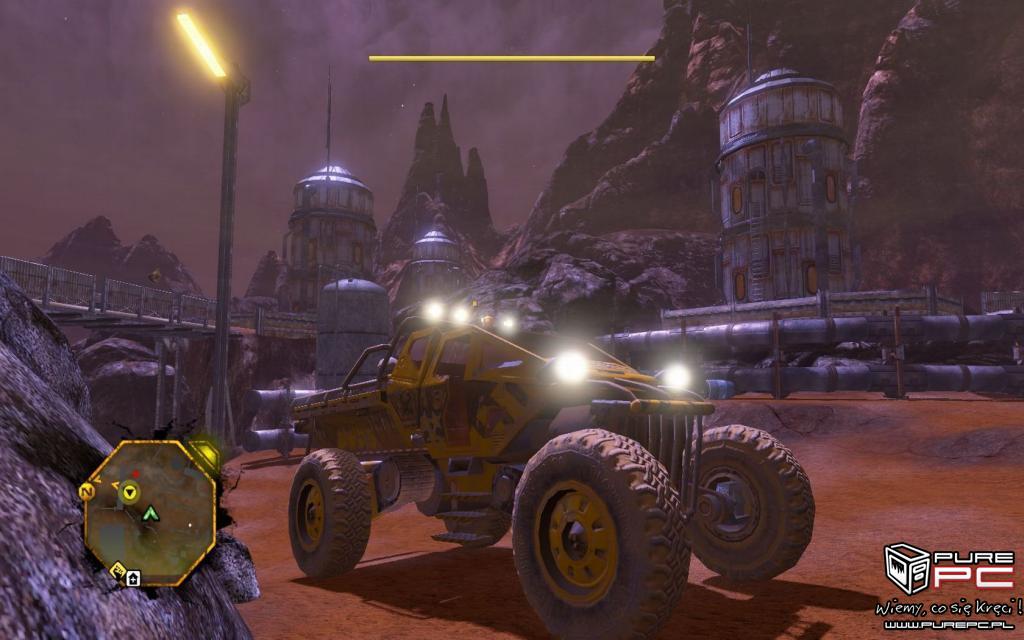The image size is (1024, 640).
Task: Click the north compass indicator on minimap
Action: pos(87,492)
